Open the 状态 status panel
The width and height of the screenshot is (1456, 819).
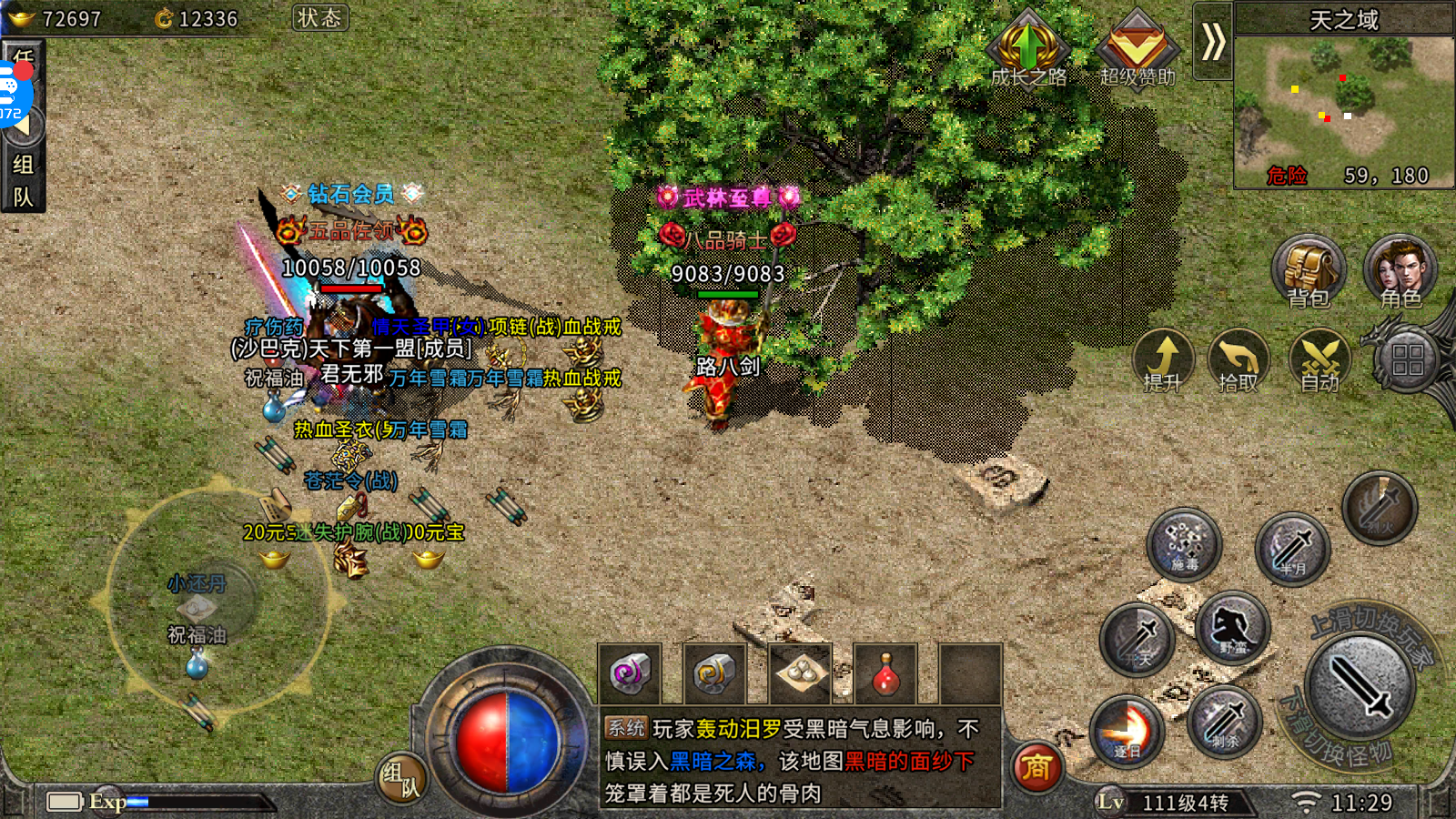pyautogui.click(x=320, y=18)
